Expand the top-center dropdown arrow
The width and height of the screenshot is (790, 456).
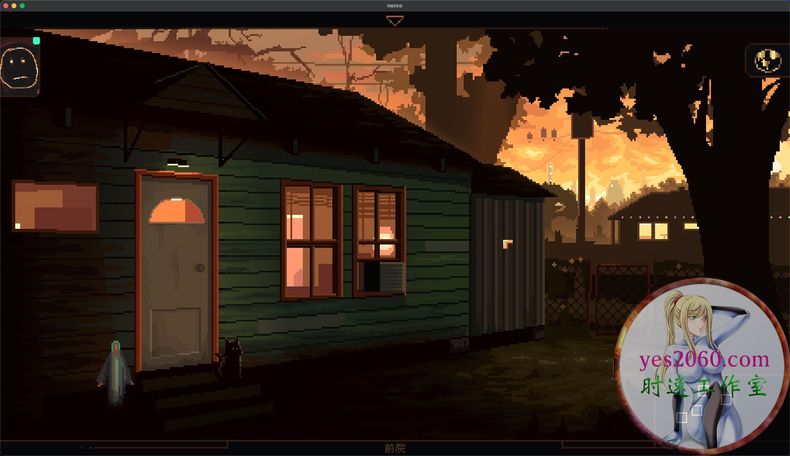click(x=395, y=21)
